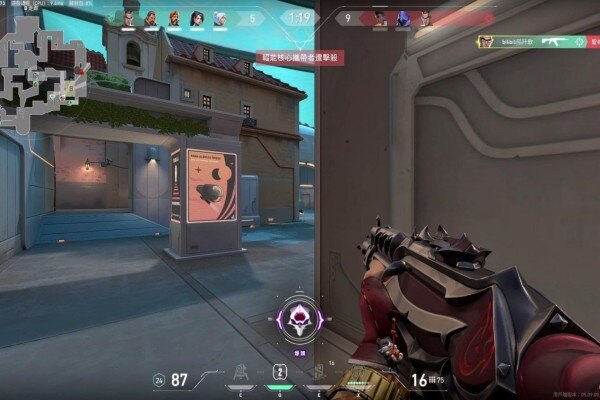Click the minimap
The width and height of the screenshot is (600, 400).
pyautogui.click(x=40, y=68)
